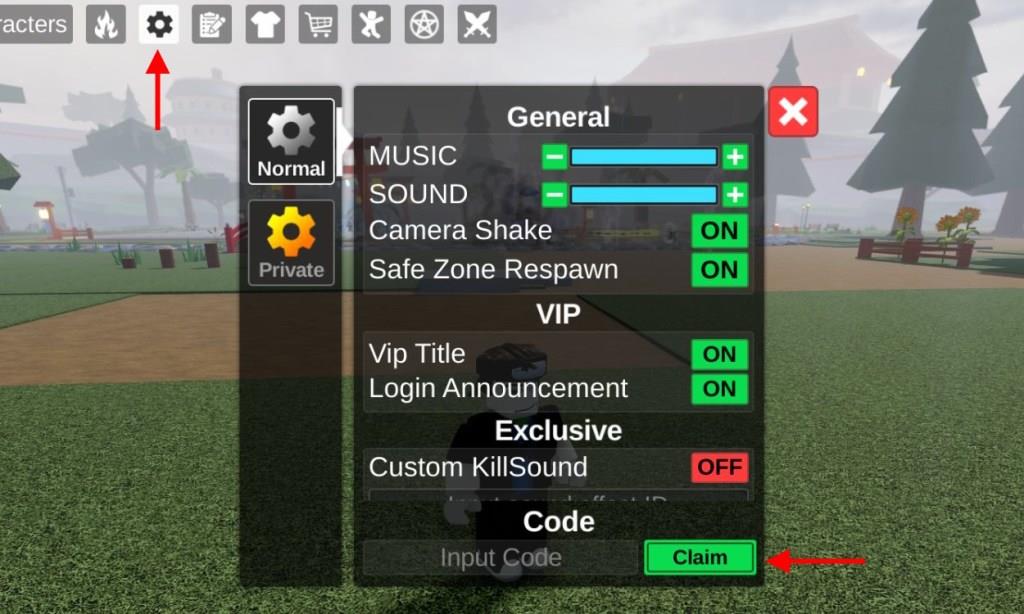Close the settings panel with red X
This screenshot has width=1024, height=614.
pos(793,111)
